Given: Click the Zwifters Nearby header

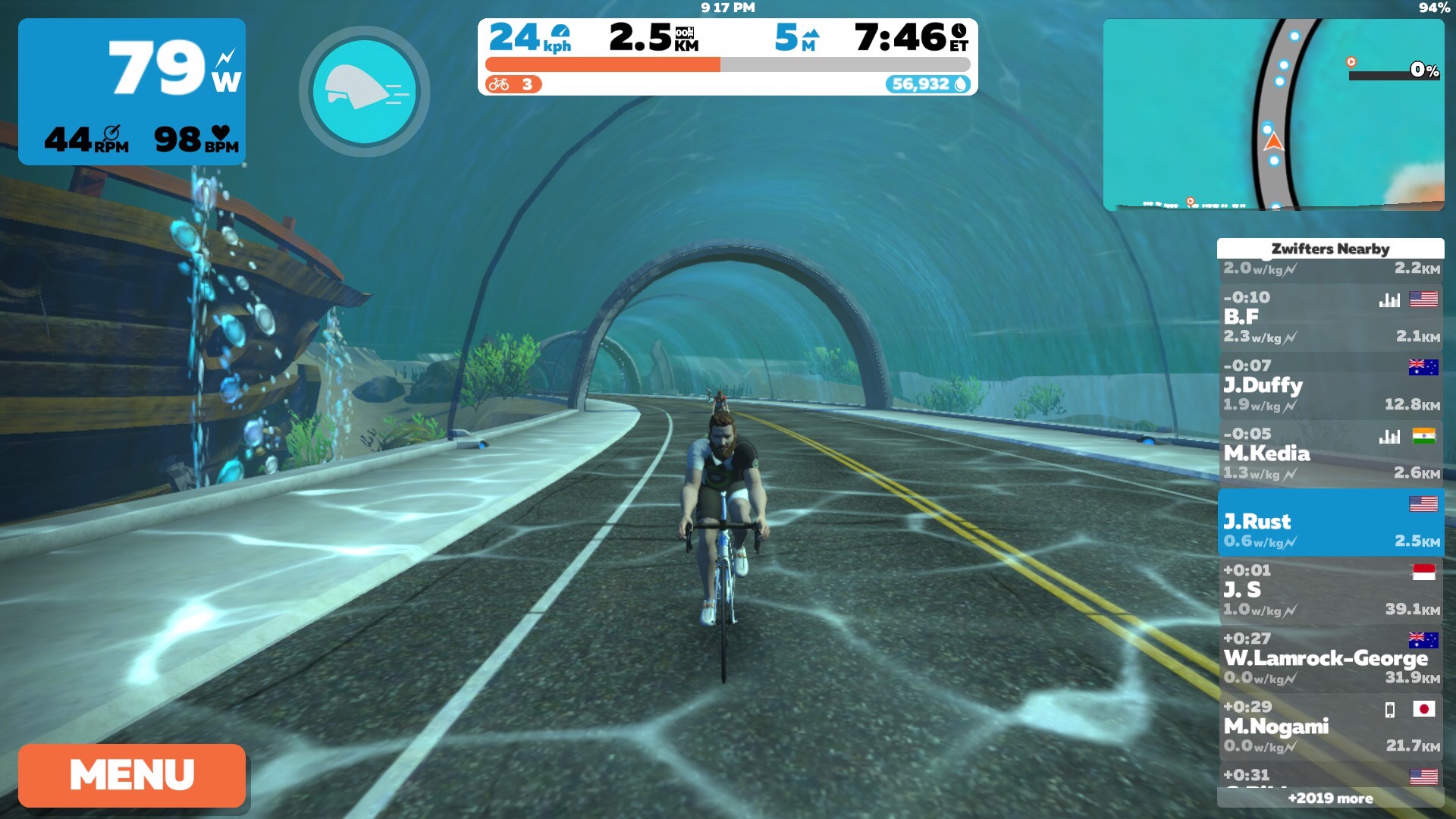Looking at the screenshot, I should pyautogui.click(x=1330, y=249).
